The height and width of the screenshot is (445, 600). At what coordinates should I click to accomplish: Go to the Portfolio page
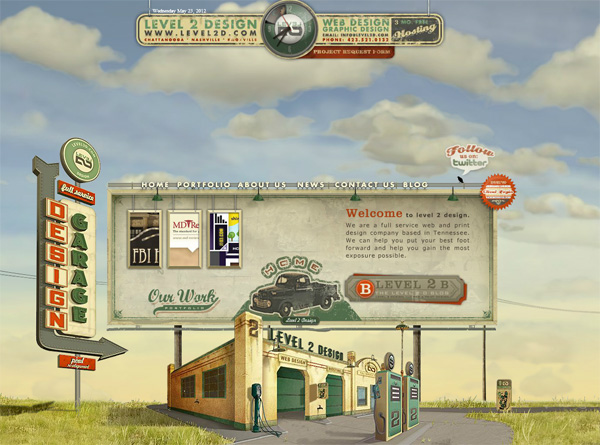pos(204,185)
